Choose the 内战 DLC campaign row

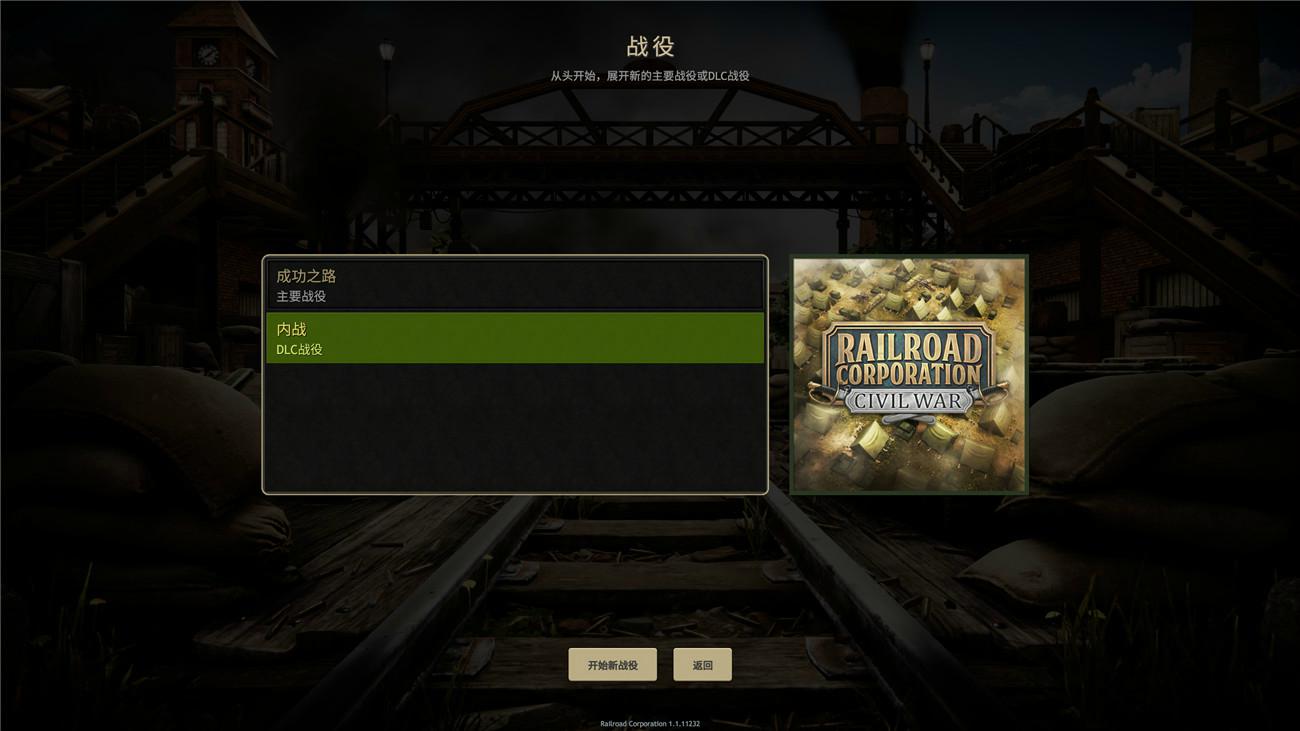[x=514, y=338]
